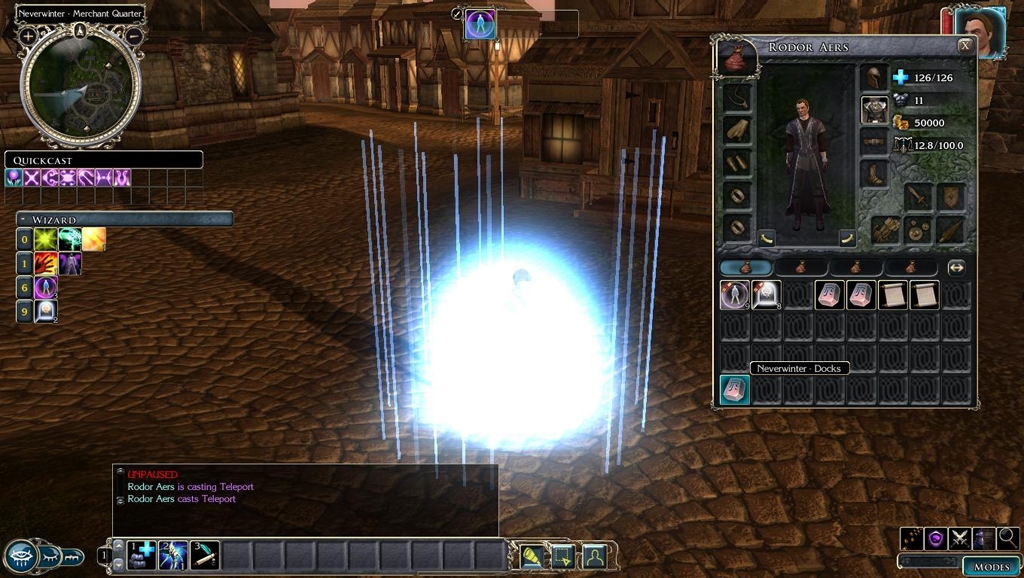Zoom out the minimap with the minus button

[x=133, y=36]
